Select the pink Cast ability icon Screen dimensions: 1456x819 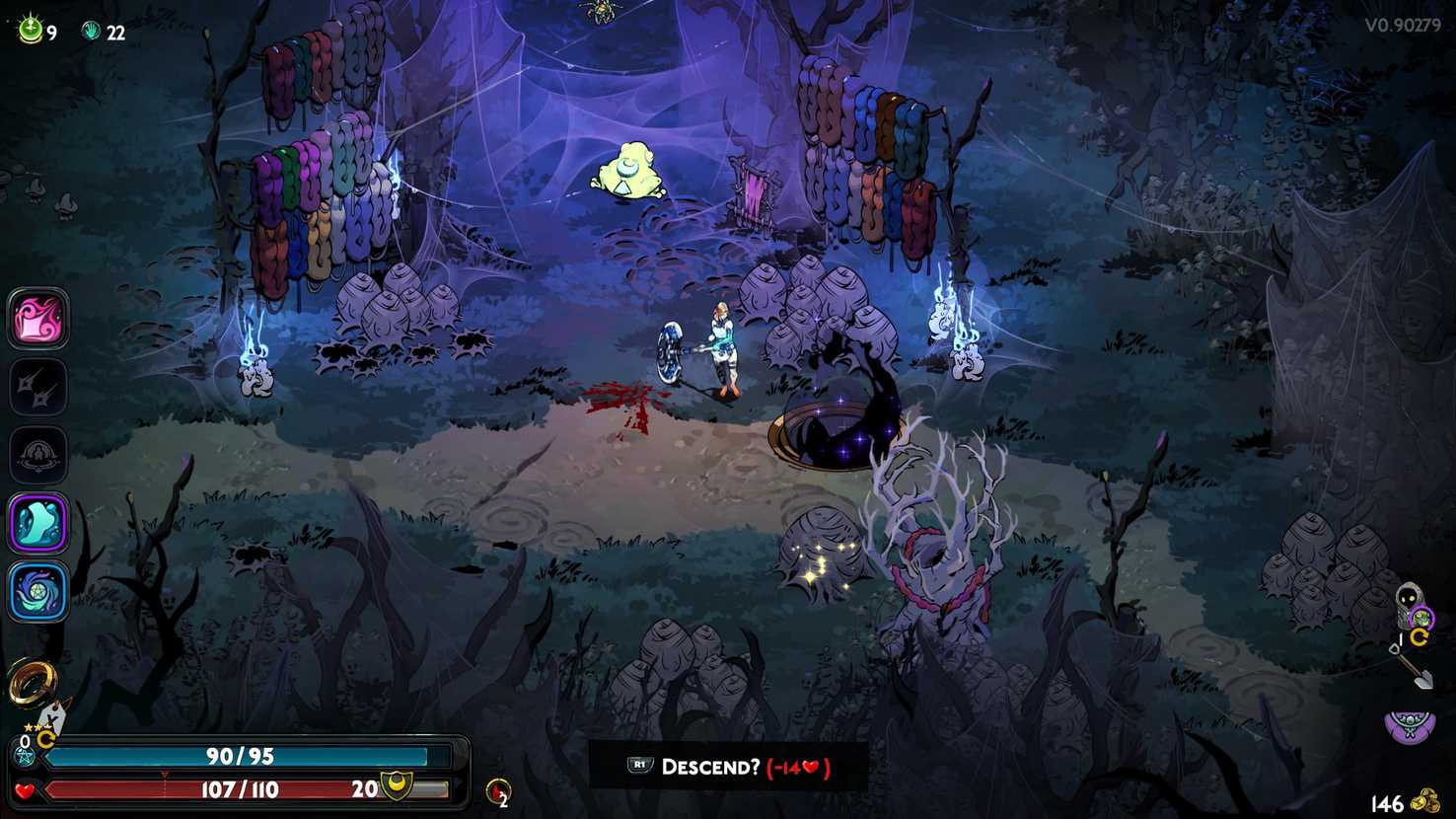click(37, 319)
